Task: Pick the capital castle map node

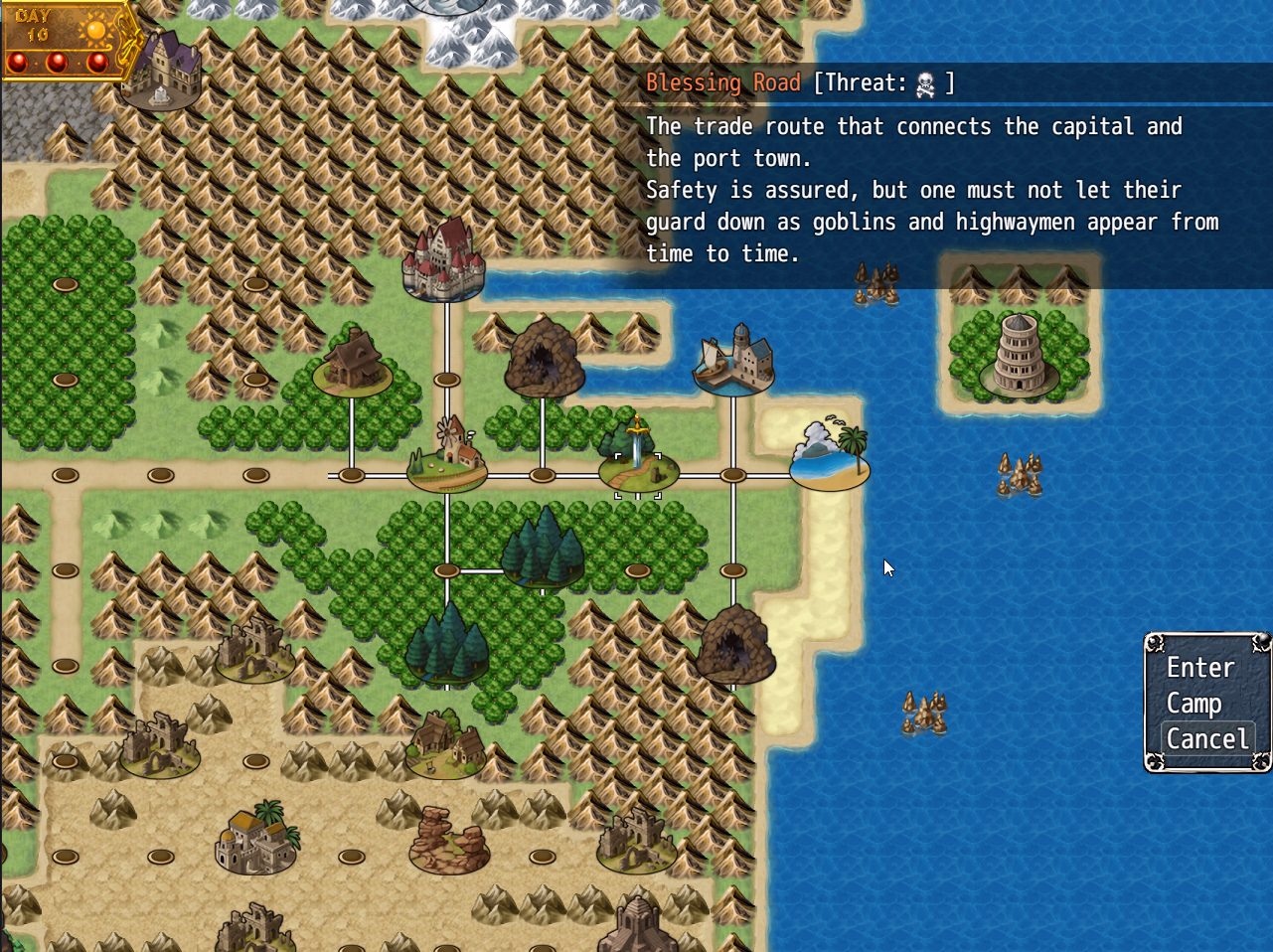Action: pyautogui.click(x=443, y=260)
